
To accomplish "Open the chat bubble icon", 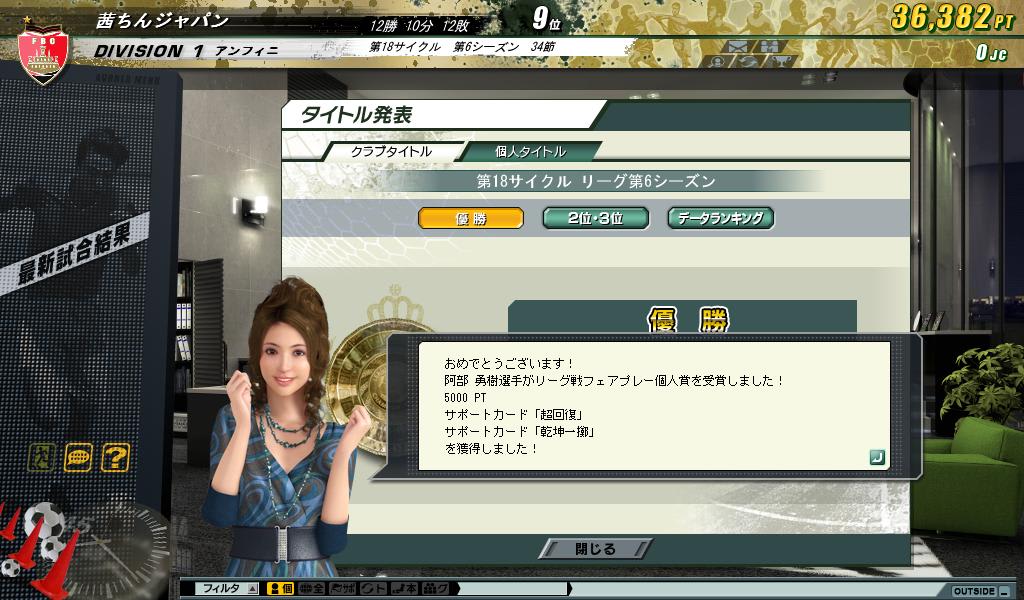I will coord(78,458).
